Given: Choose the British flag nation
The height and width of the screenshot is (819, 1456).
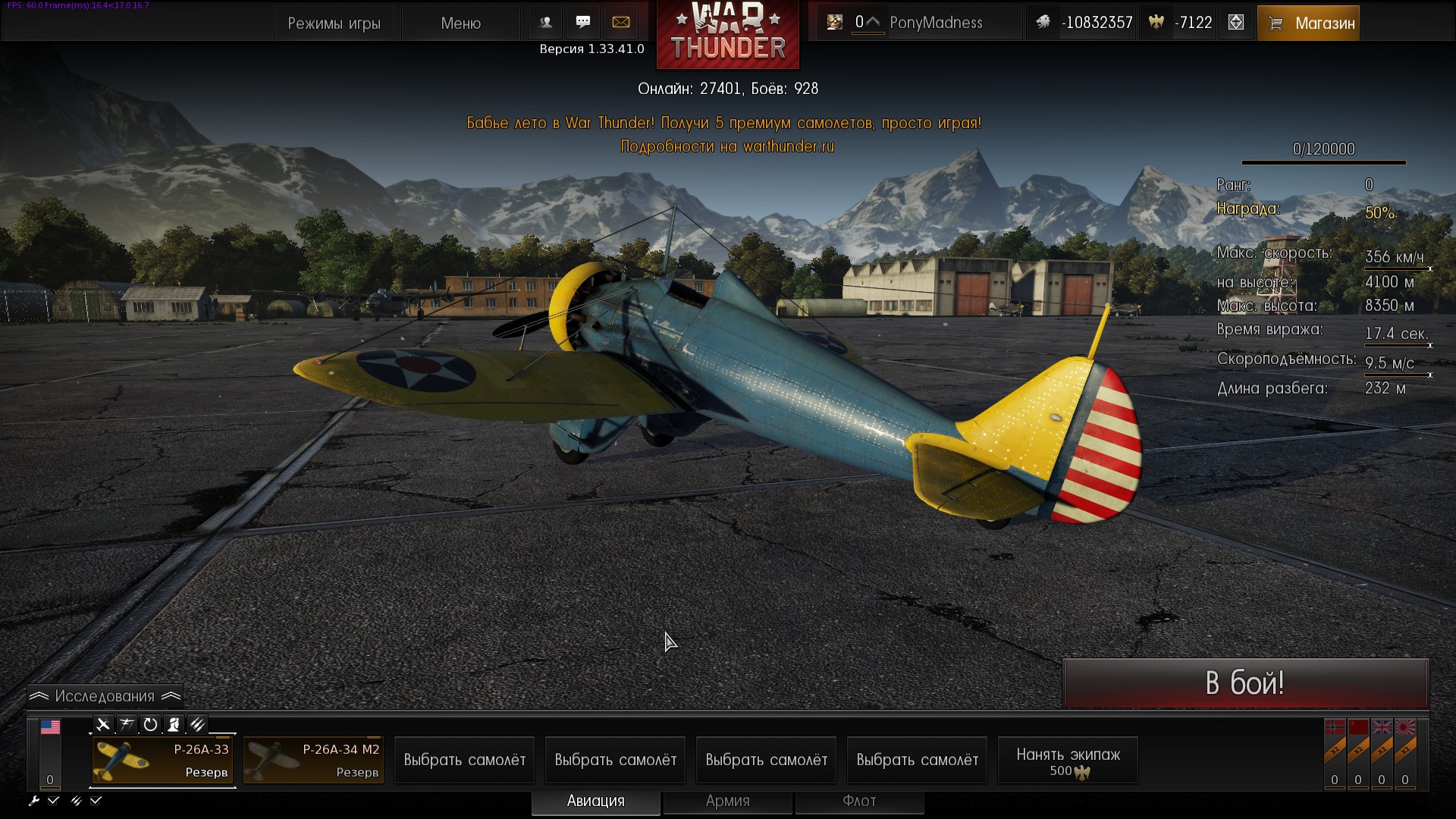Looking at the screenshot, I should point(1382,730).
